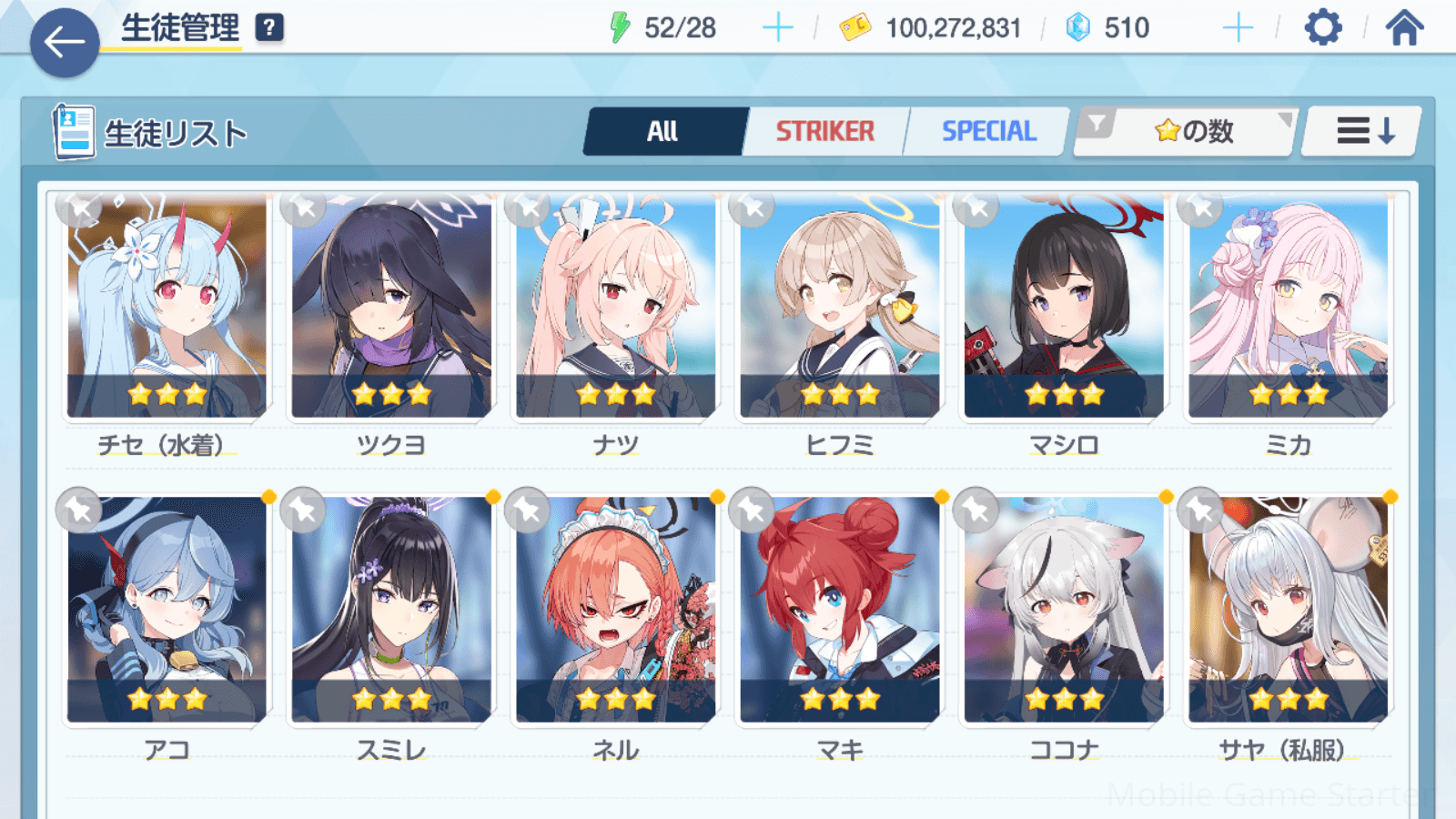Screen dimensions: 1456x819
Task: Toggle favorite star on マシロ card
Action: [x=976, y=209]
